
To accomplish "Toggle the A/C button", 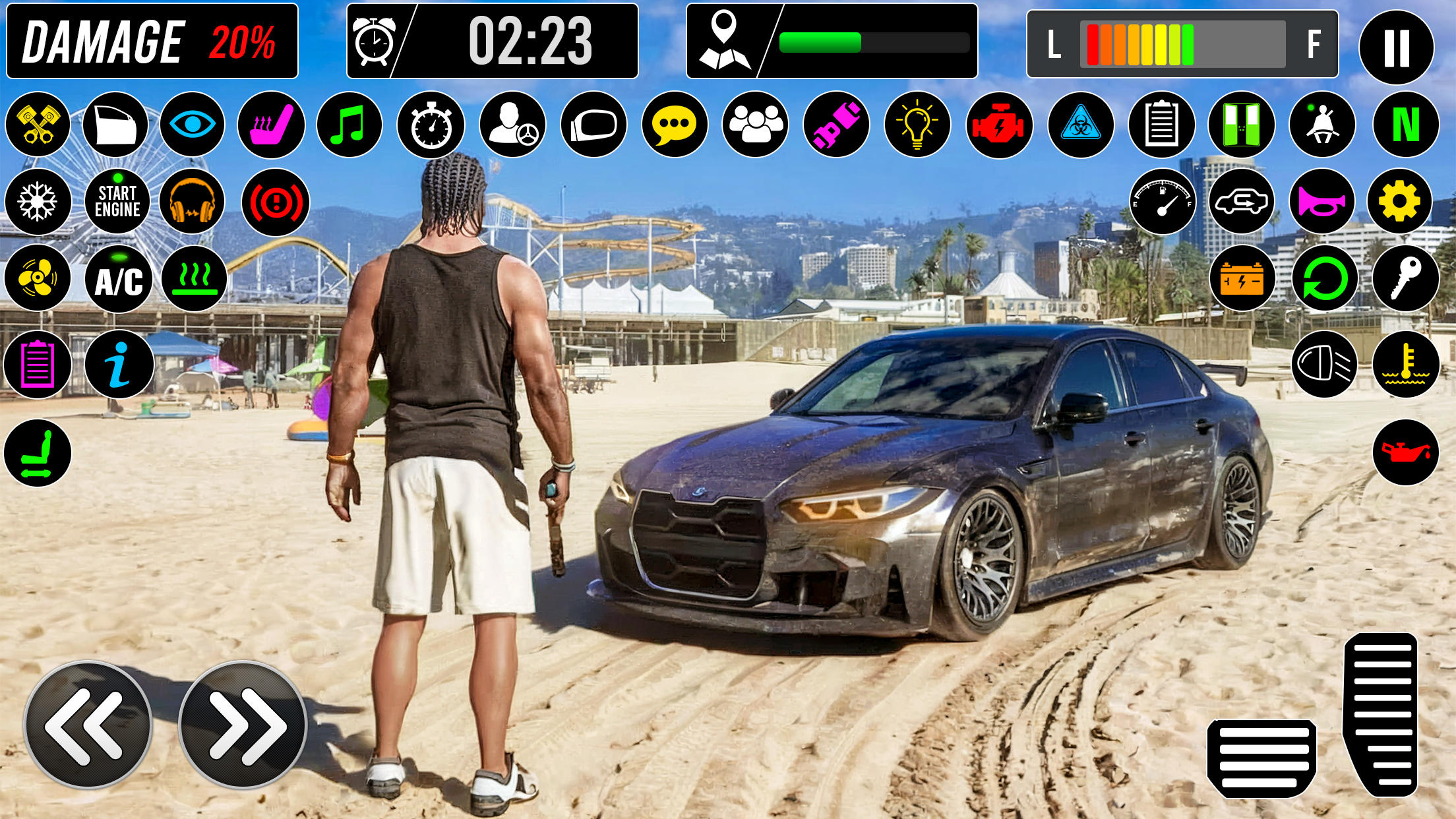I will click(x=118, y=279).
